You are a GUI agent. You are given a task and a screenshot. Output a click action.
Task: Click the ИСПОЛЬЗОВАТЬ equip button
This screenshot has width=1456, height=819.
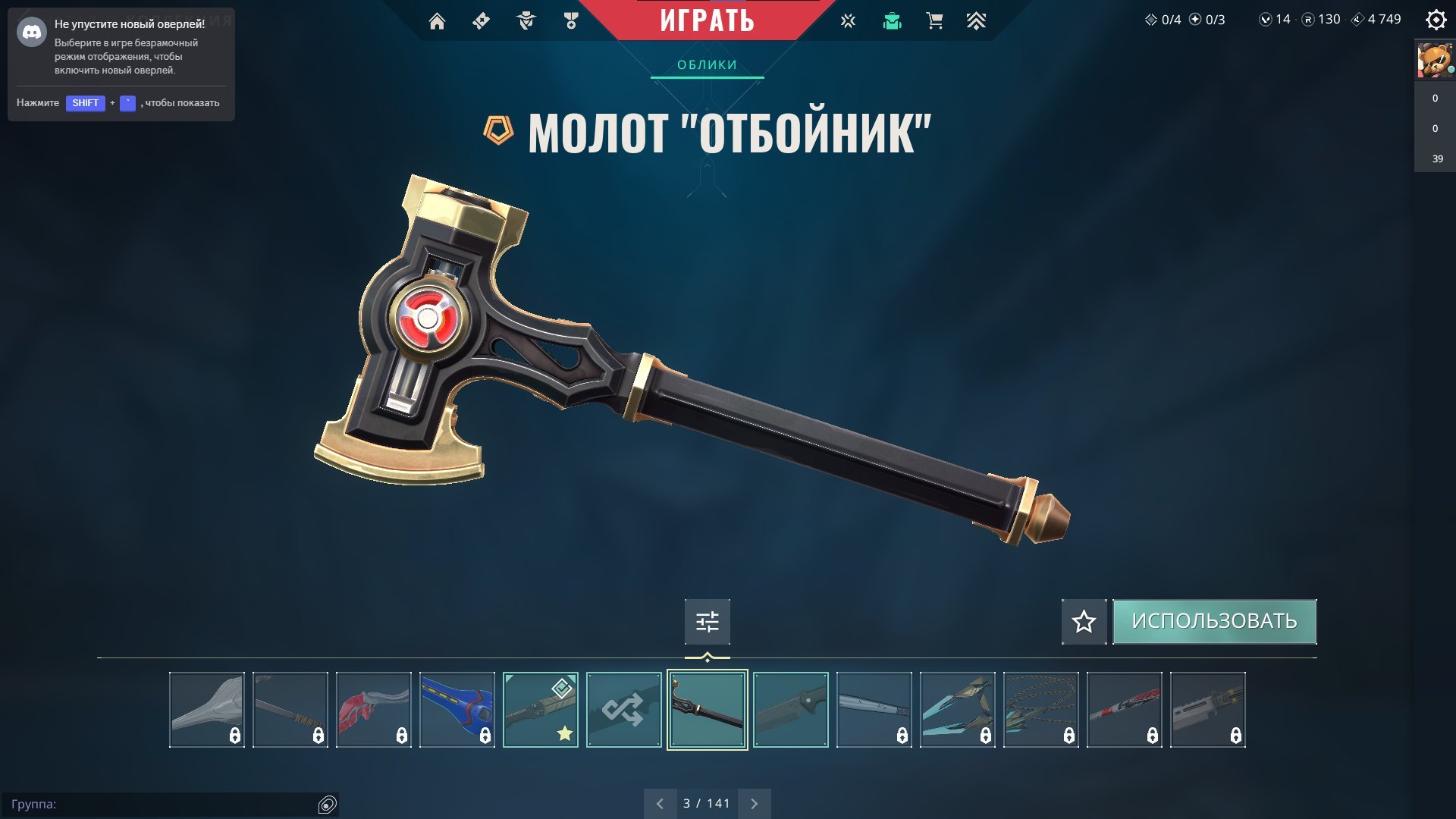1214,621
